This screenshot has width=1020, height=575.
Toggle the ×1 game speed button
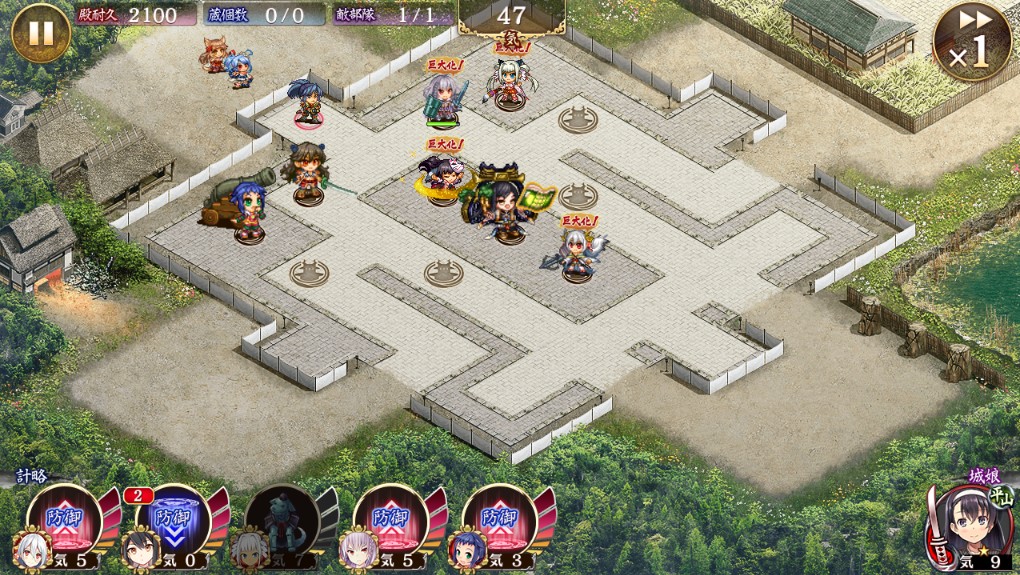pos(971,42)
